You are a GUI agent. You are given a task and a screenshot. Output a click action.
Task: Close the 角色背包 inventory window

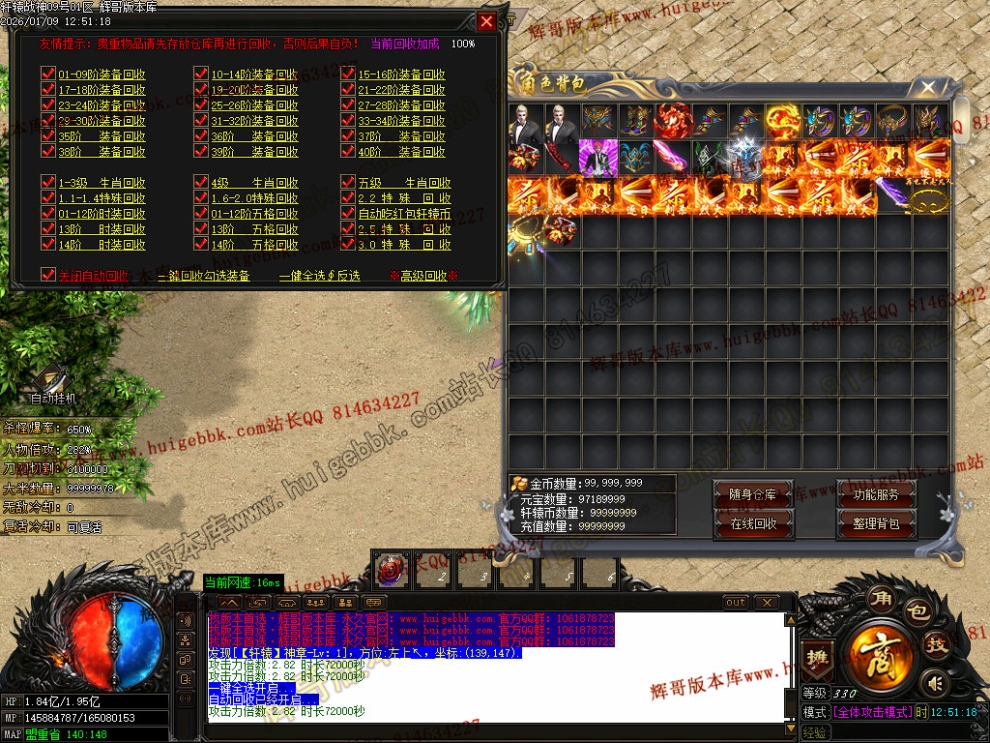[x=929, y=88]
